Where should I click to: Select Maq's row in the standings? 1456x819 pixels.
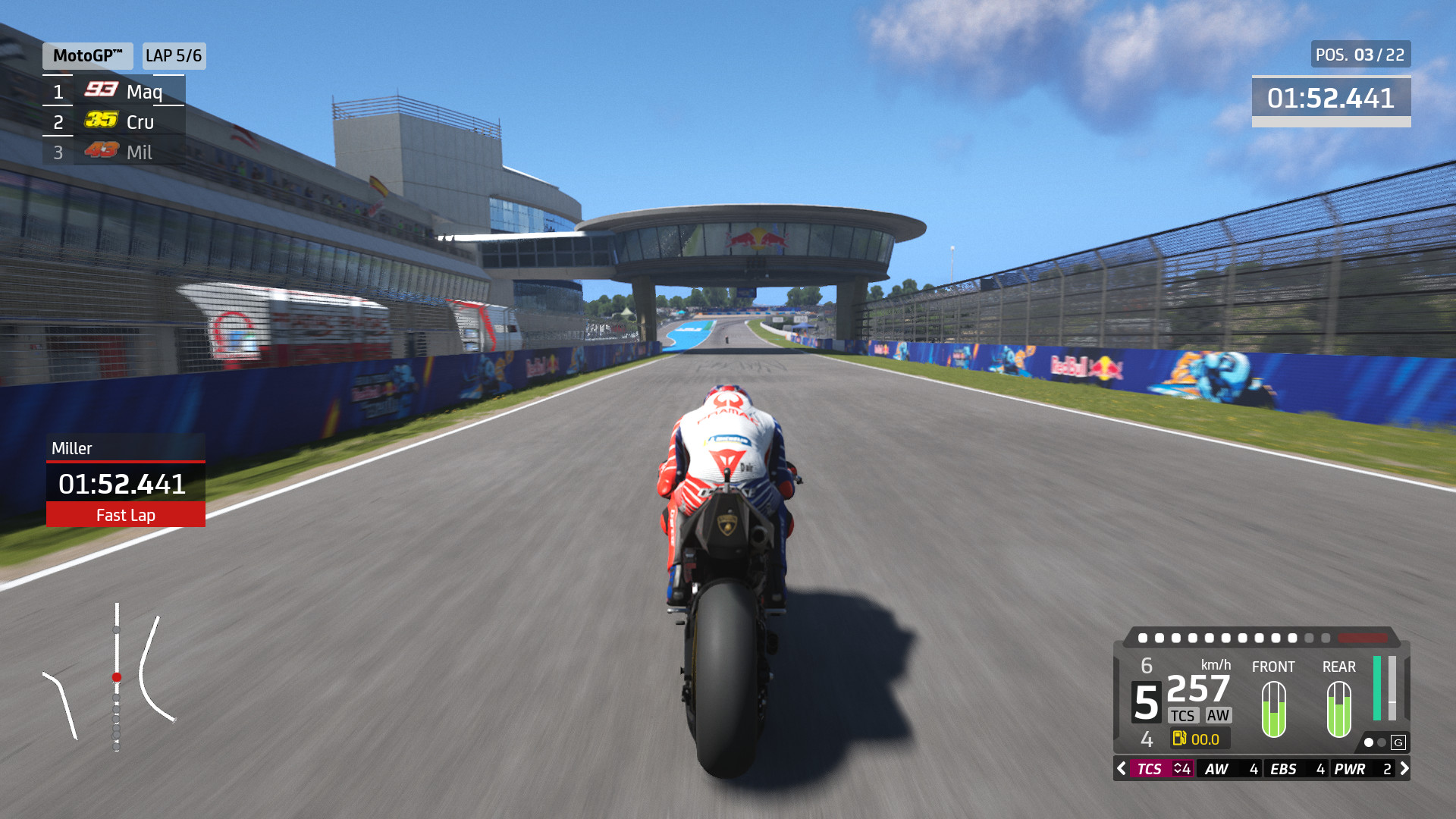pyautogui.click(x=114, y=92)
